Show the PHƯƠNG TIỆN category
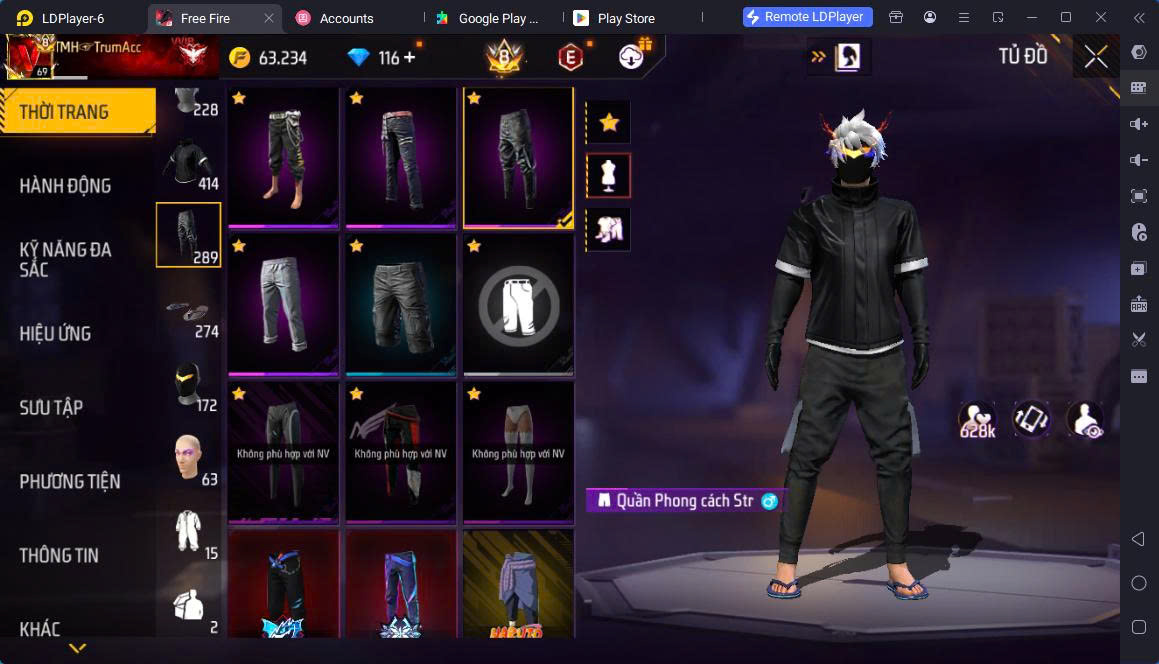 click(x=70, y=481)
